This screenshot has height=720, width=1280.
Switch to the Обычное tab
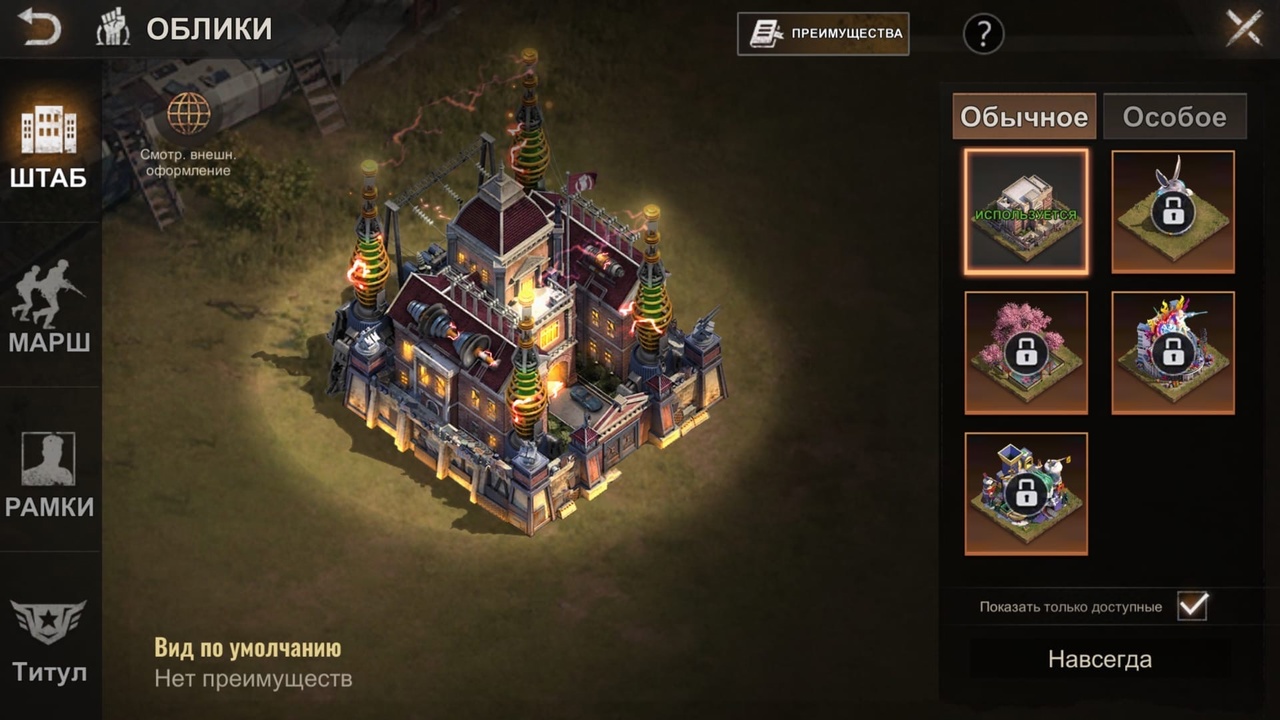coord(1024,117)
